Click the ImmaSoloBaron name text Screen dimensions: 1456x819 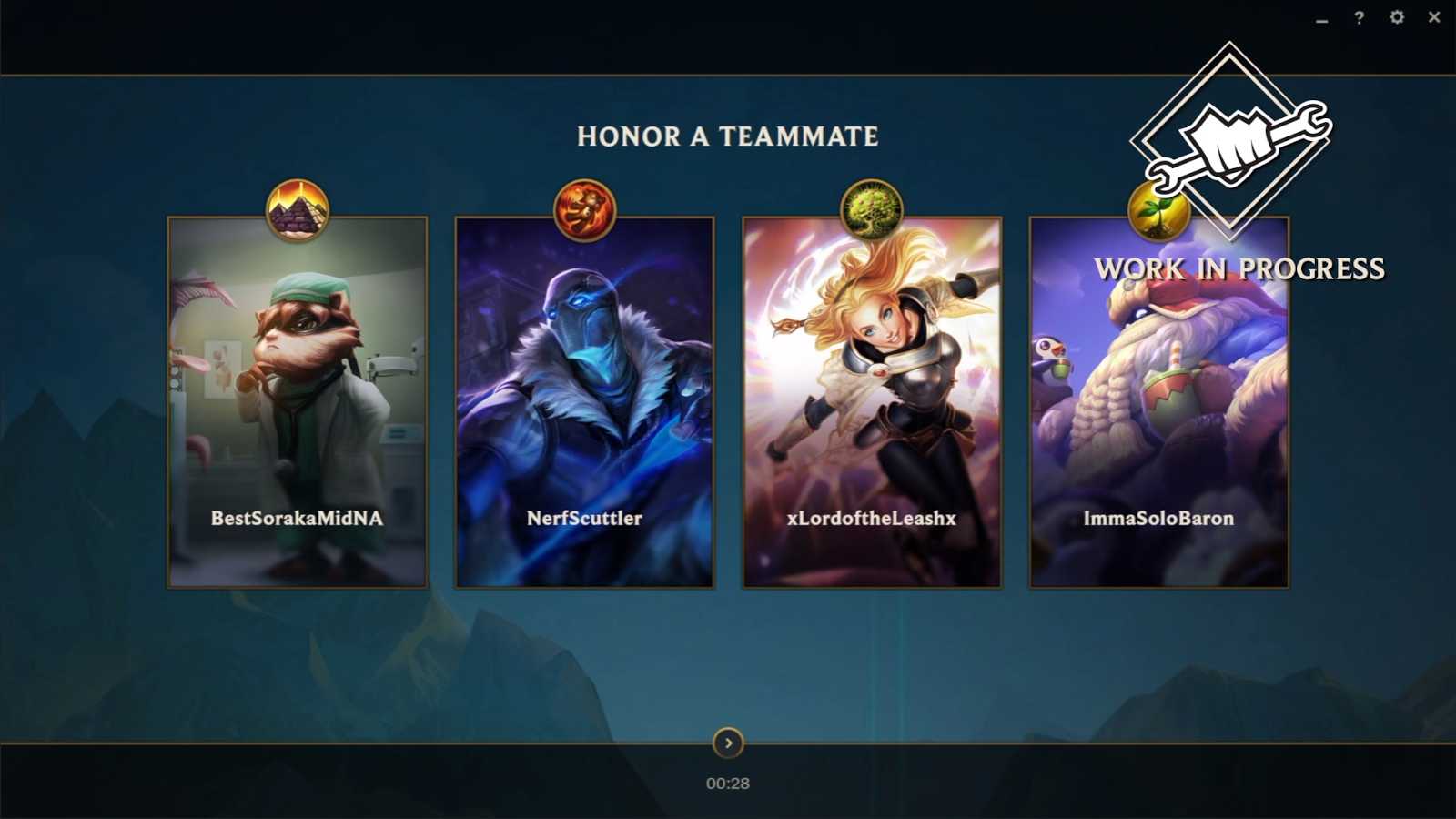[x=1158, y=519]
